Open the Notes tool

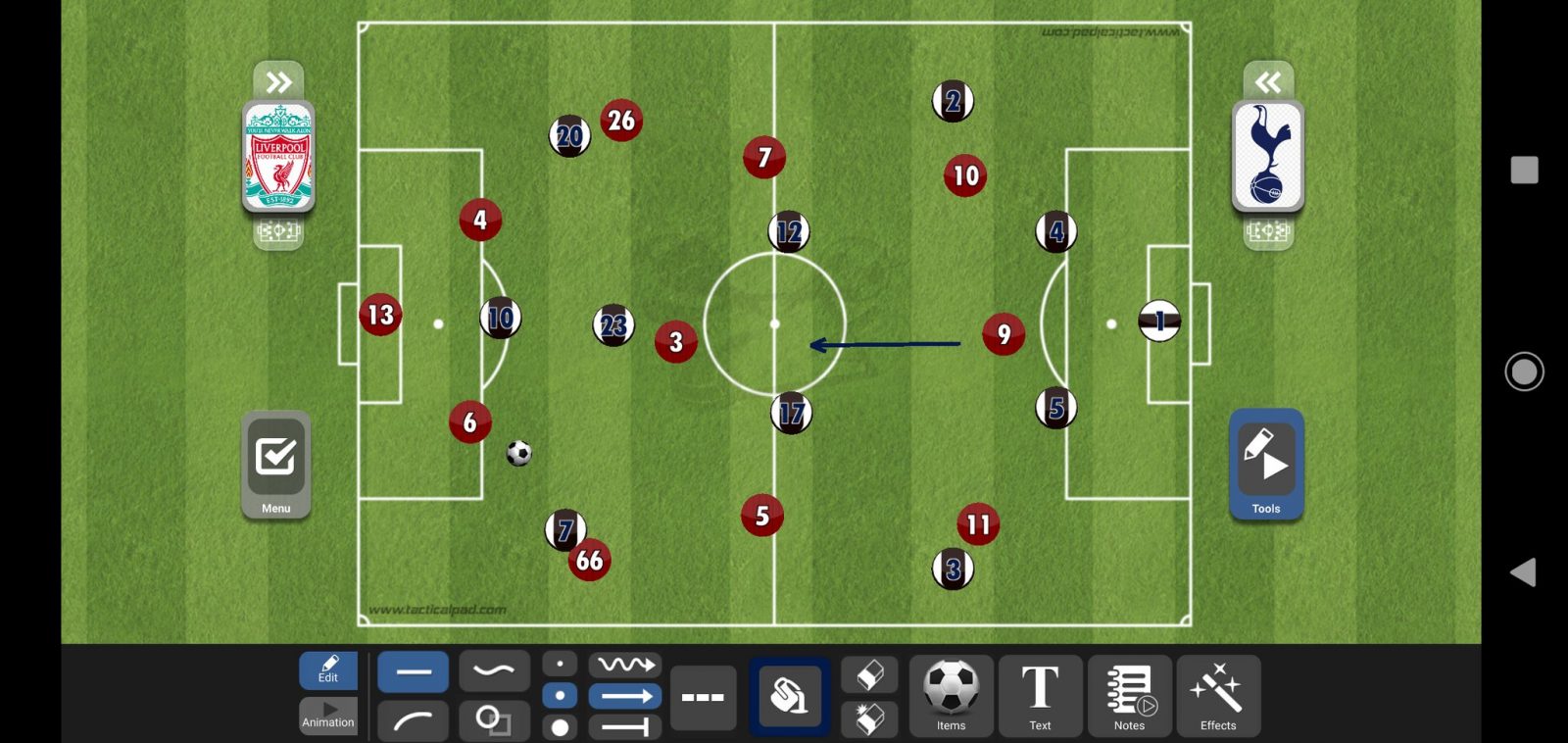(x=1129, y=696)
